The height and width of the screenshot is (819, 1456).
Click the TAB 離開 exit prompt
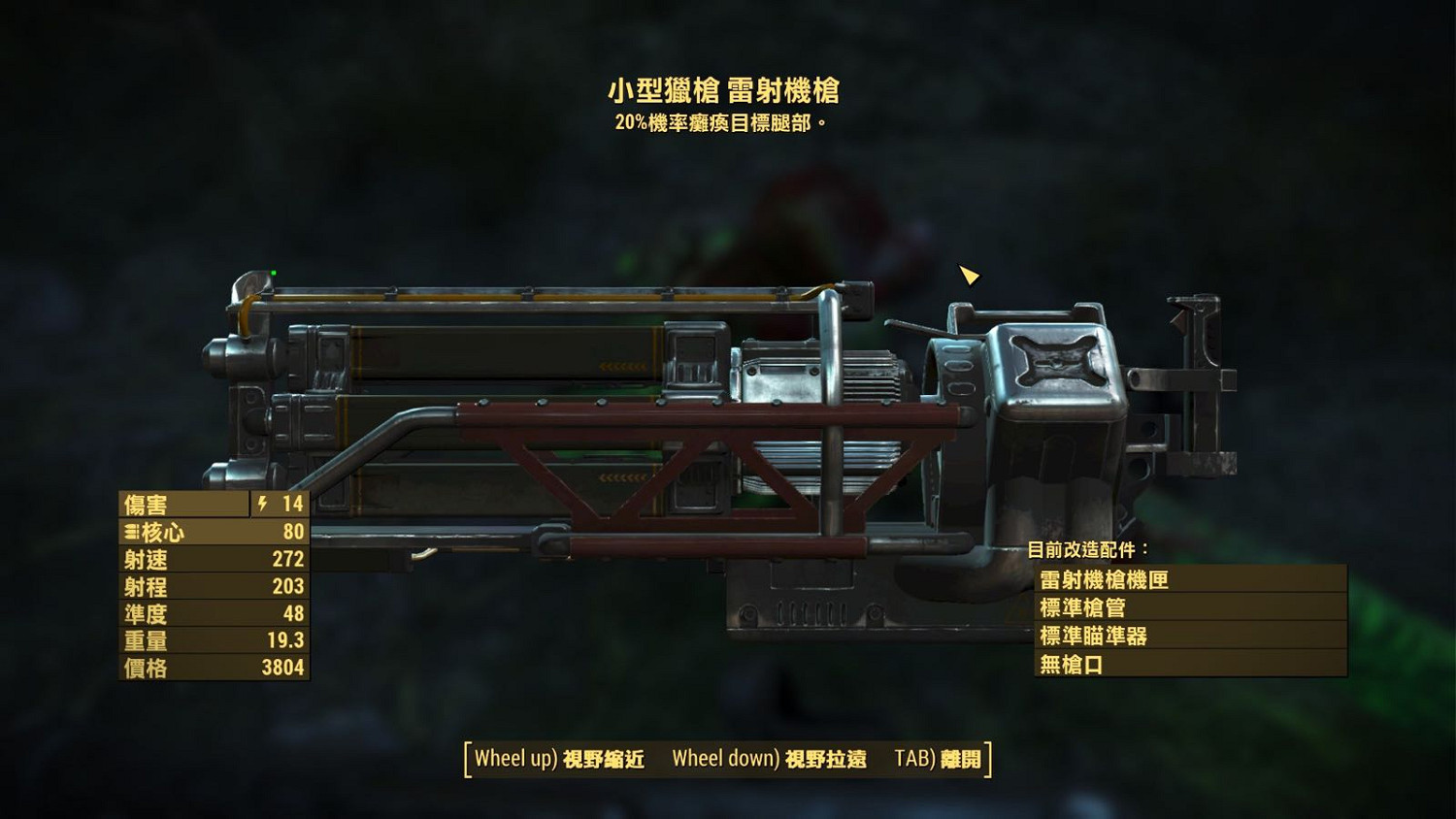point(940,761)
